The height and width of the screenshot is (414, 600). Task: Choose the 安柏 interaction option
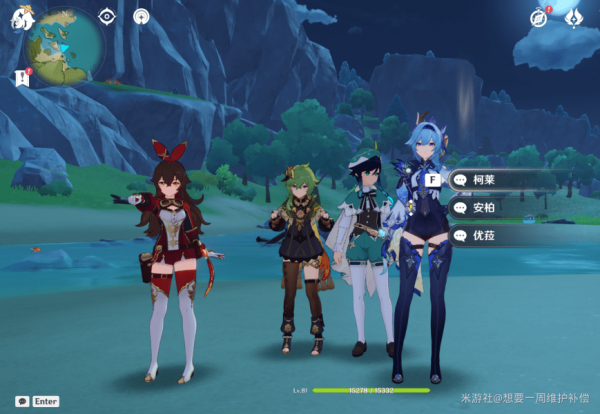click(x=500, y=208)
